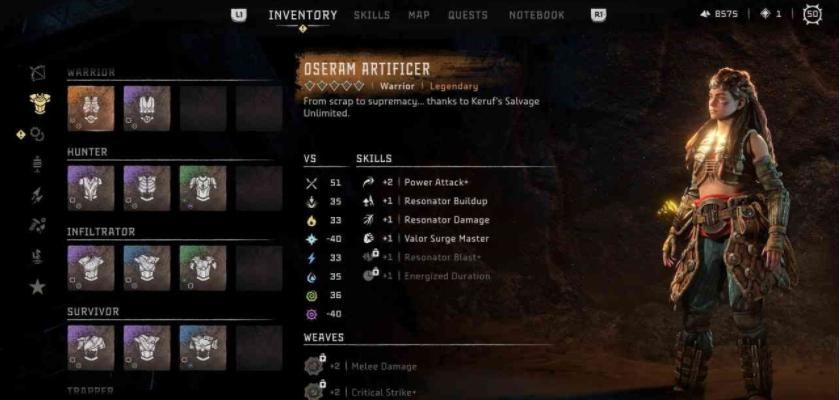Choose the purple Warrior outfit
The image size is (840, 400).
(x=146, y=108)
